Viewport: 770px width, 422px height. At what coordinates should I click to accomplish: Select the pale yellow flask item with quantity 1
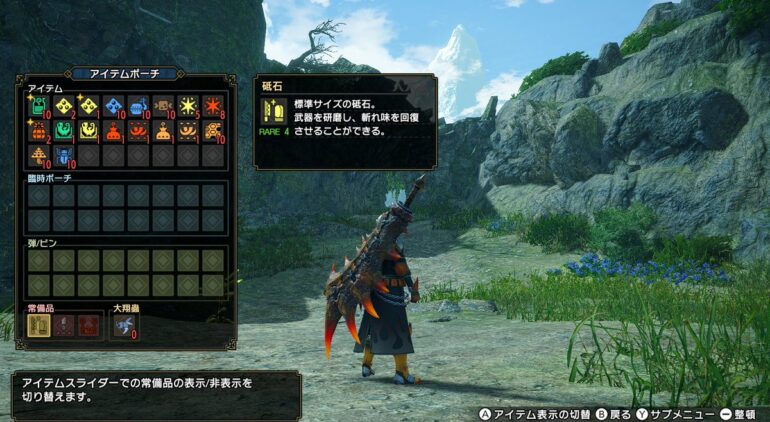pos(163,131)
